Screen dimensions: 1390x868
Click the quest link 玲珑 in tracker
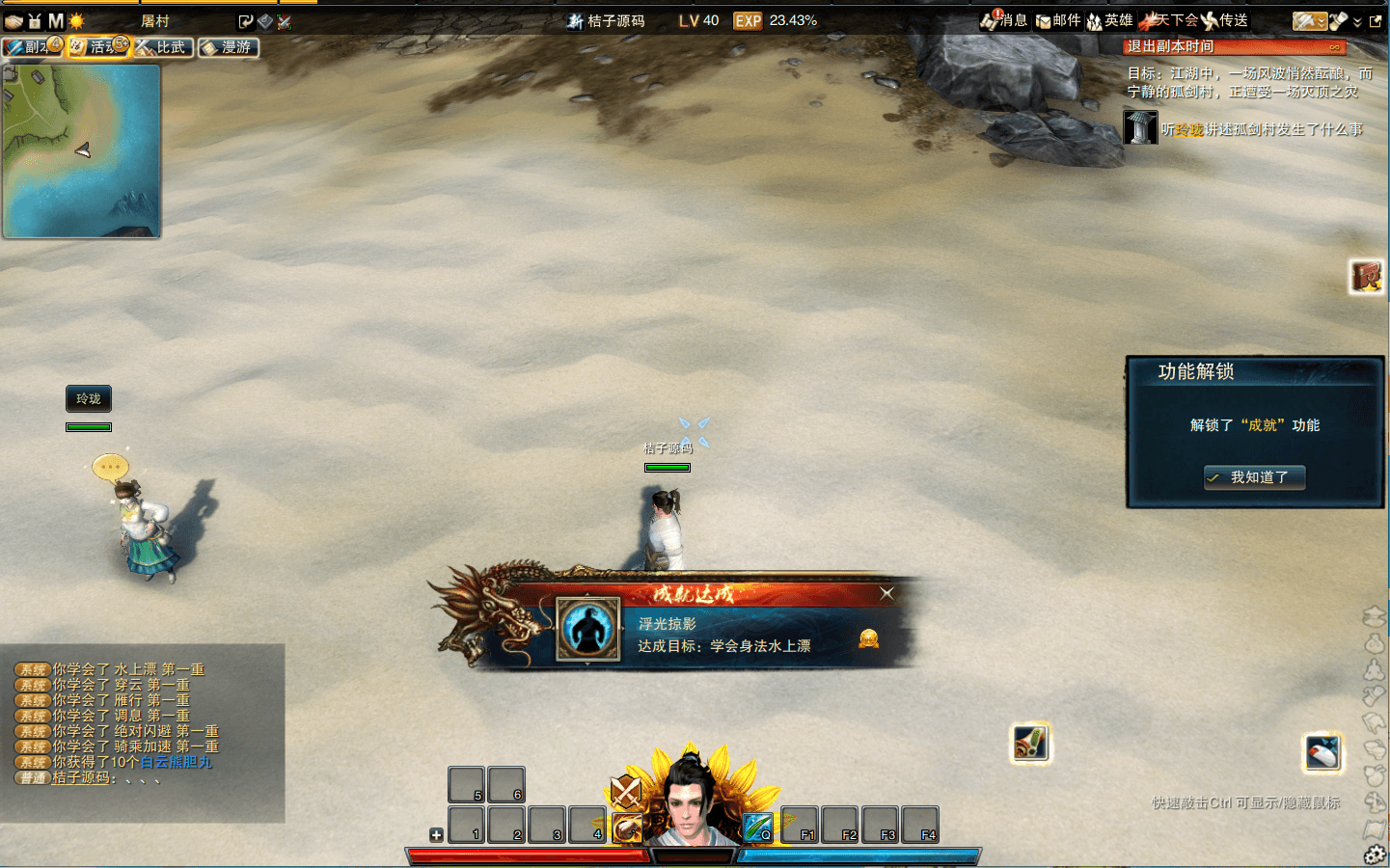pyautogui.click(x=1189, y=129)
